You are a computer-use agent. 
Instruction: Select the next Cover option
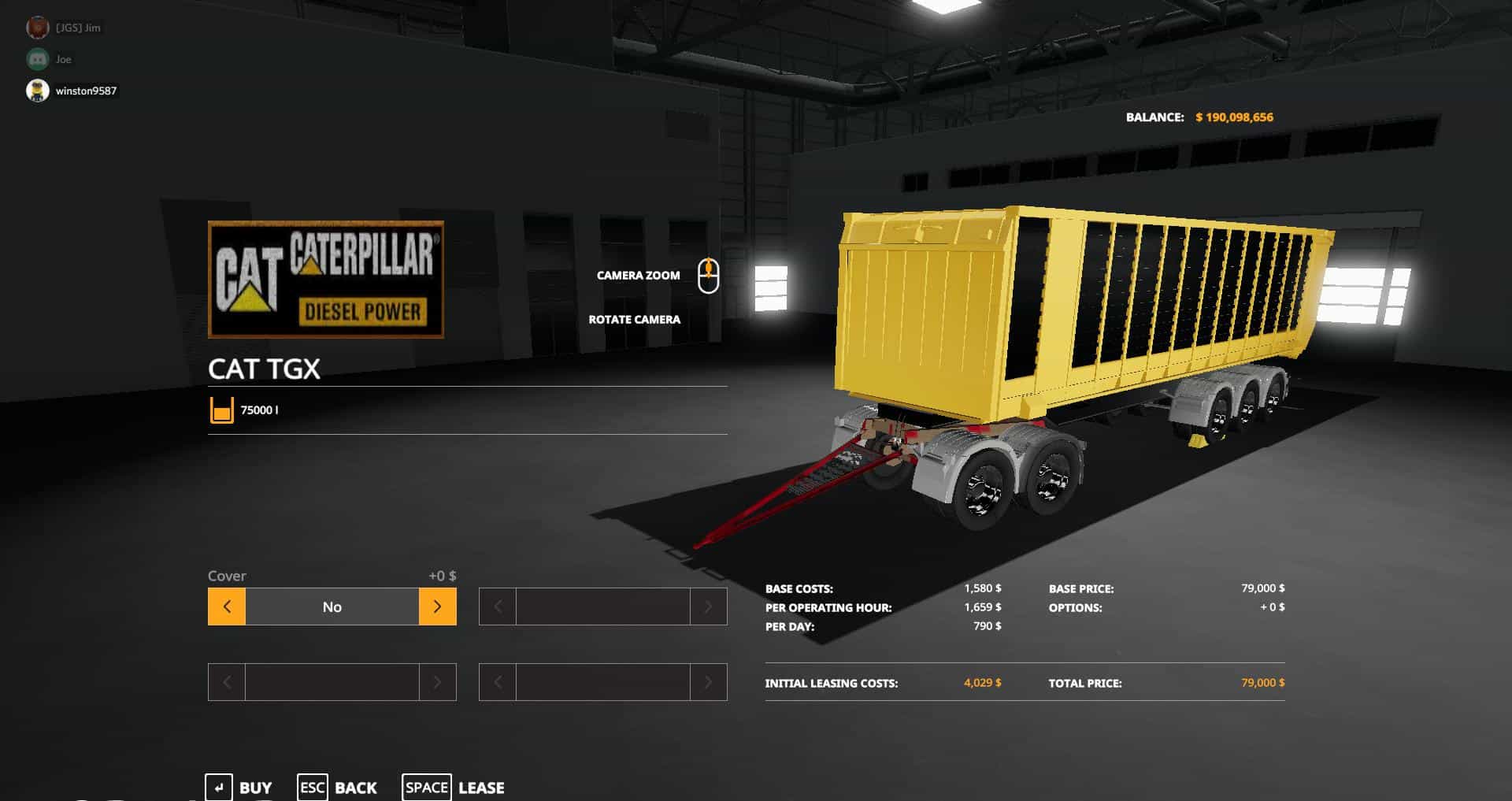point(437,606)
